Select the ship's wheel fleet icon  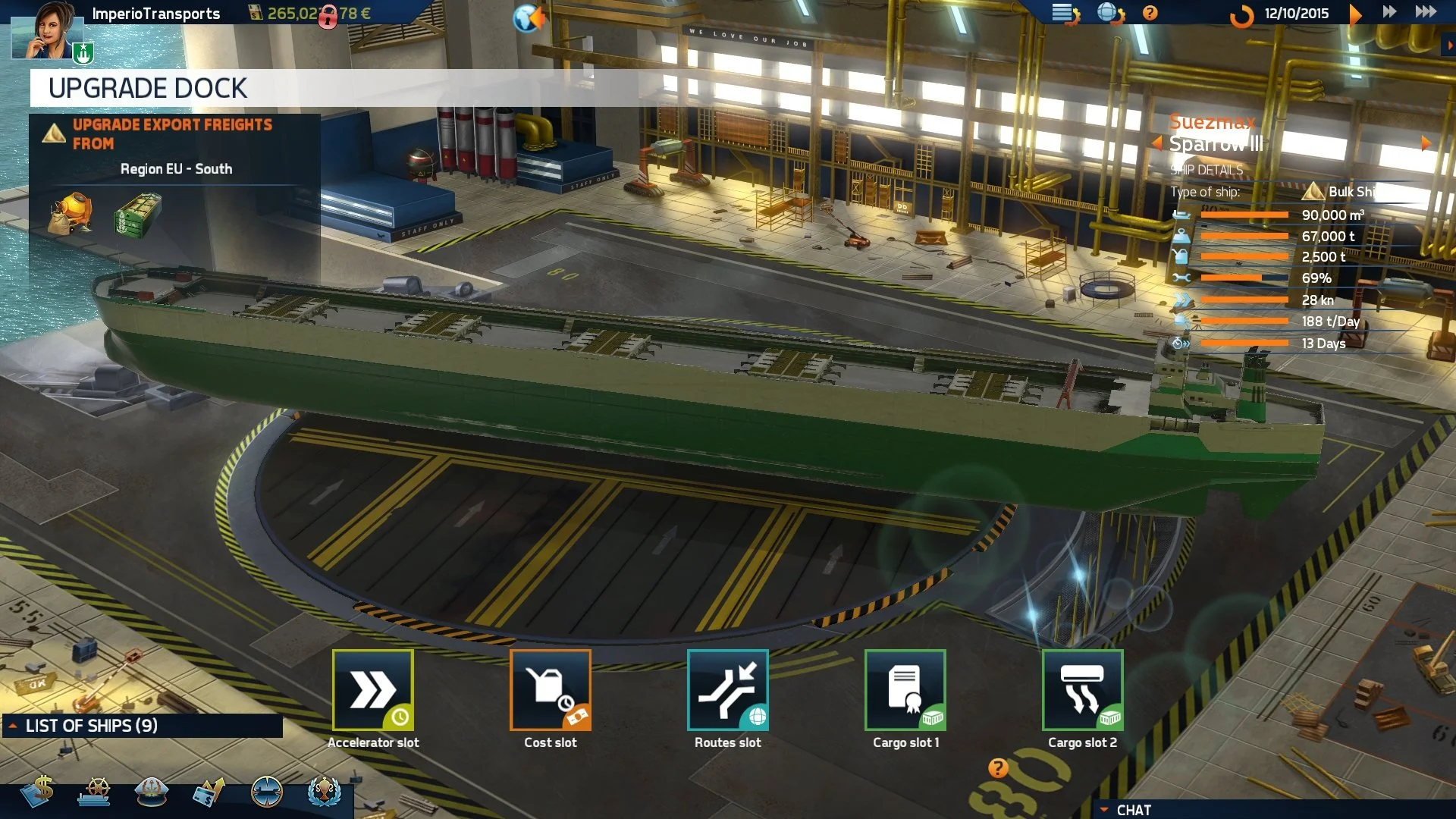point(96,792)
